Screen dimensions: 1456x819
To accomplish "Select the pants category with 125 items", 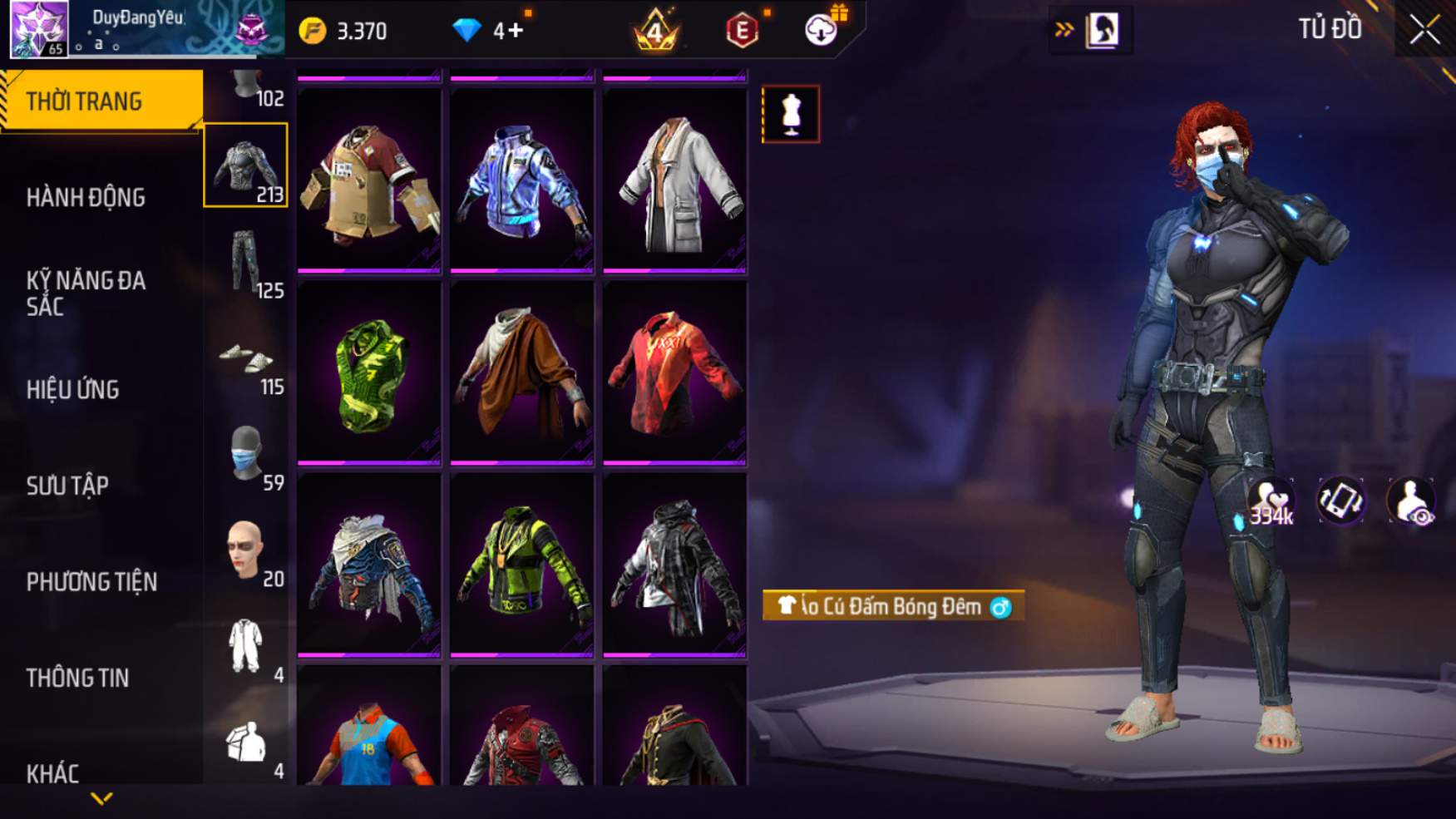I will (246, 262).
